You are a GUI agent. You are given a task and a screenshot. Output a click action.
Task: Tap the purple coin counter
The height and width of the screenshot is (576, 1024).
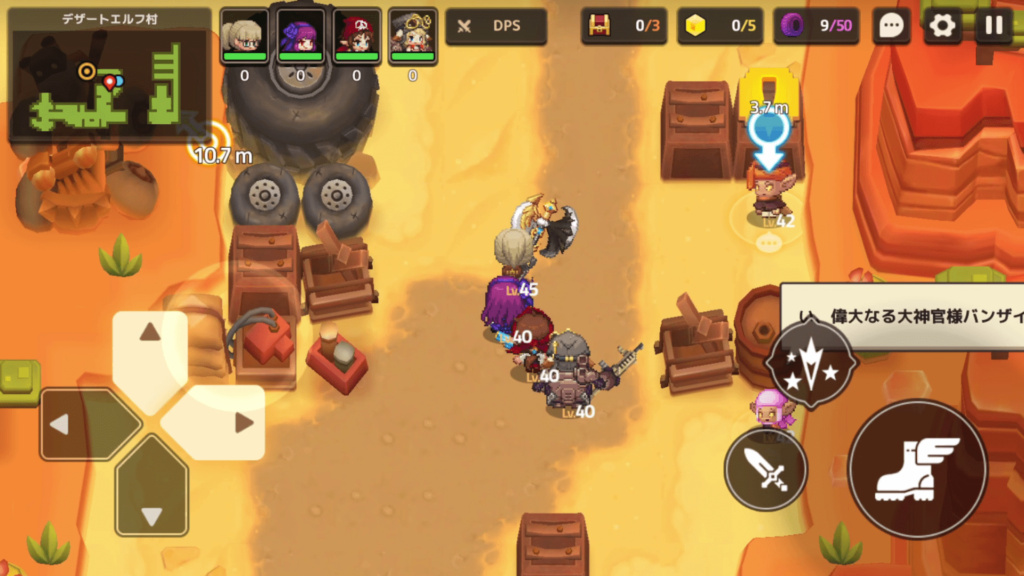coord(815,26)
